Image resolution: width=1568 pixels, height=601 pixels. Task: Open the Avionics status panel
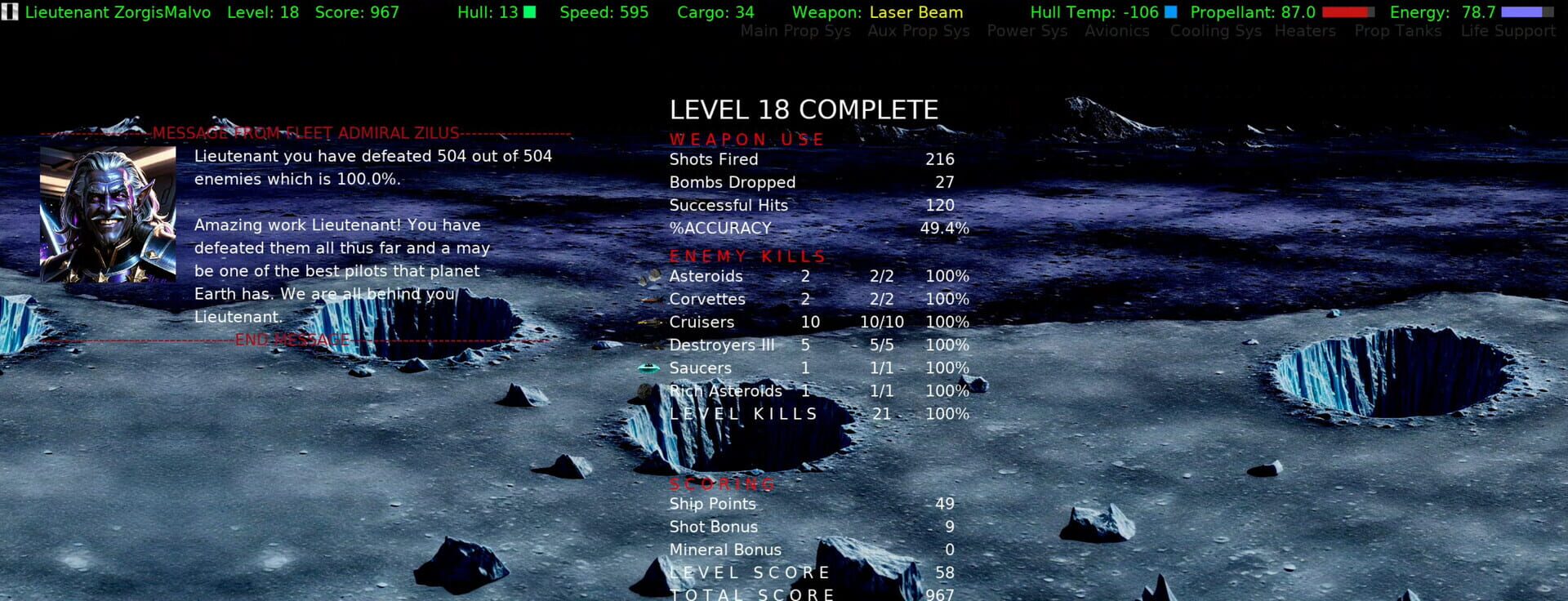tap(1117, 31)
